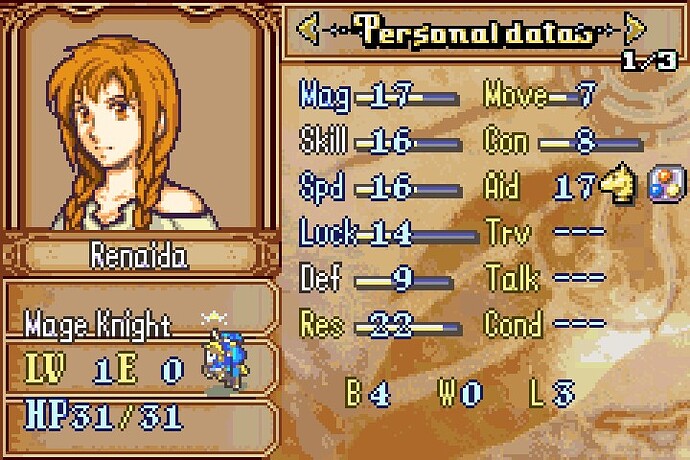The image size is (690, 460).
Task: Select the Mage Knight class label
Action: pyautogui.click(x=100, y=324)
